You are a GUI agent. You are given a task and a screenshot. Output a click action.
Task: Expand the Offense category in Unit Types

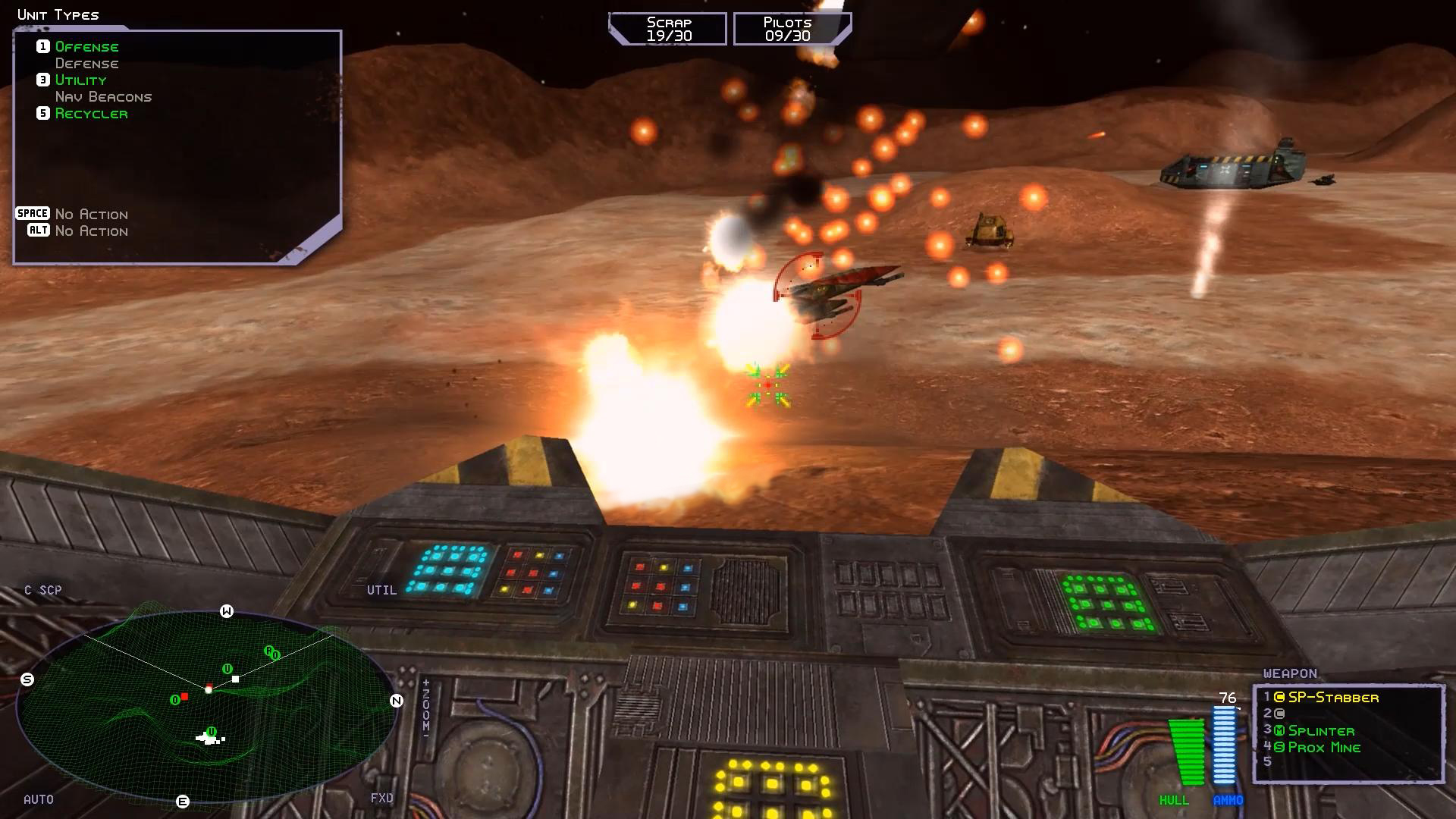pos(86,46)
